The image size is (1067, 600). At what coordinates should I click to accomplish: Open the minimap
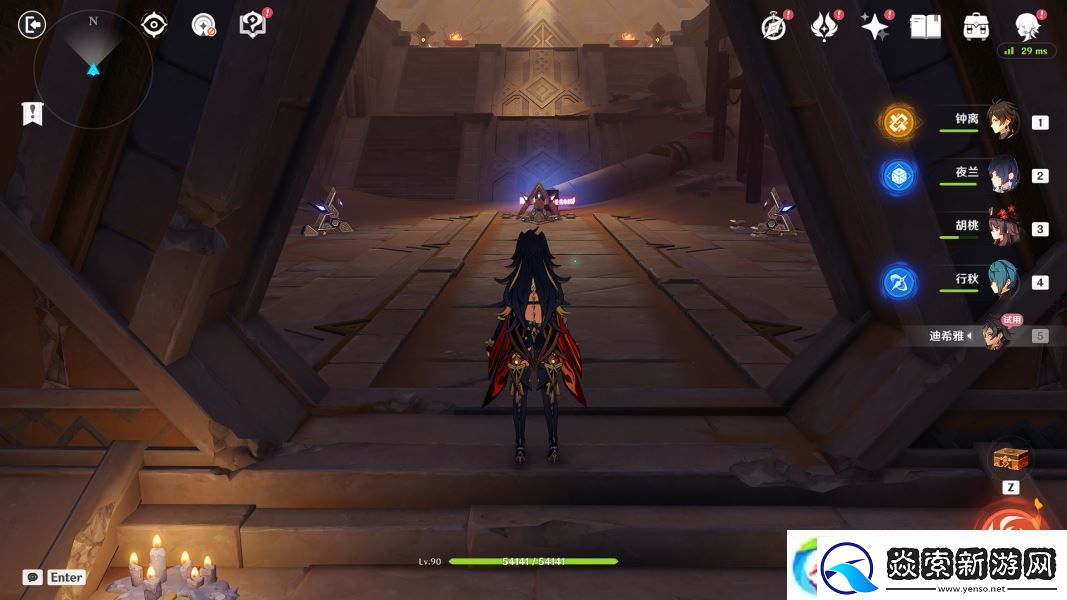point(93,69)
